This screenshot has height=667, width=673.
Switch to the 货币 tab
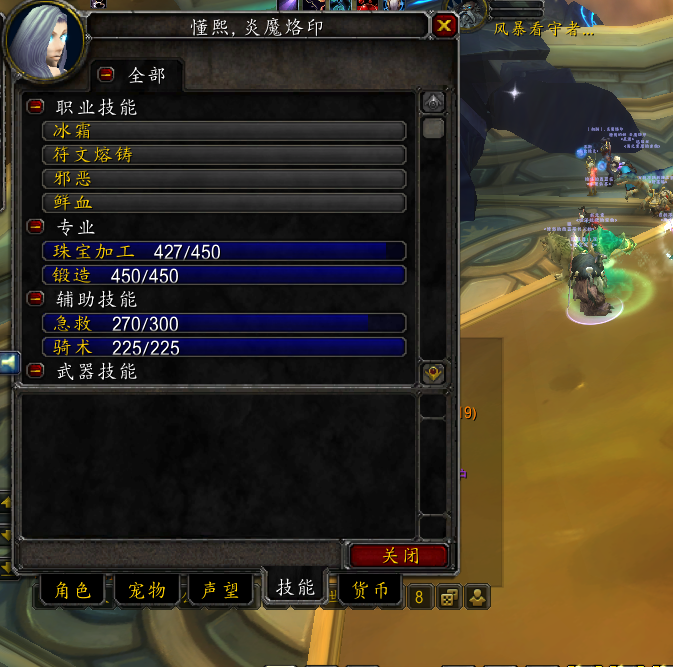pyautogui.click(x=369, y=591)
